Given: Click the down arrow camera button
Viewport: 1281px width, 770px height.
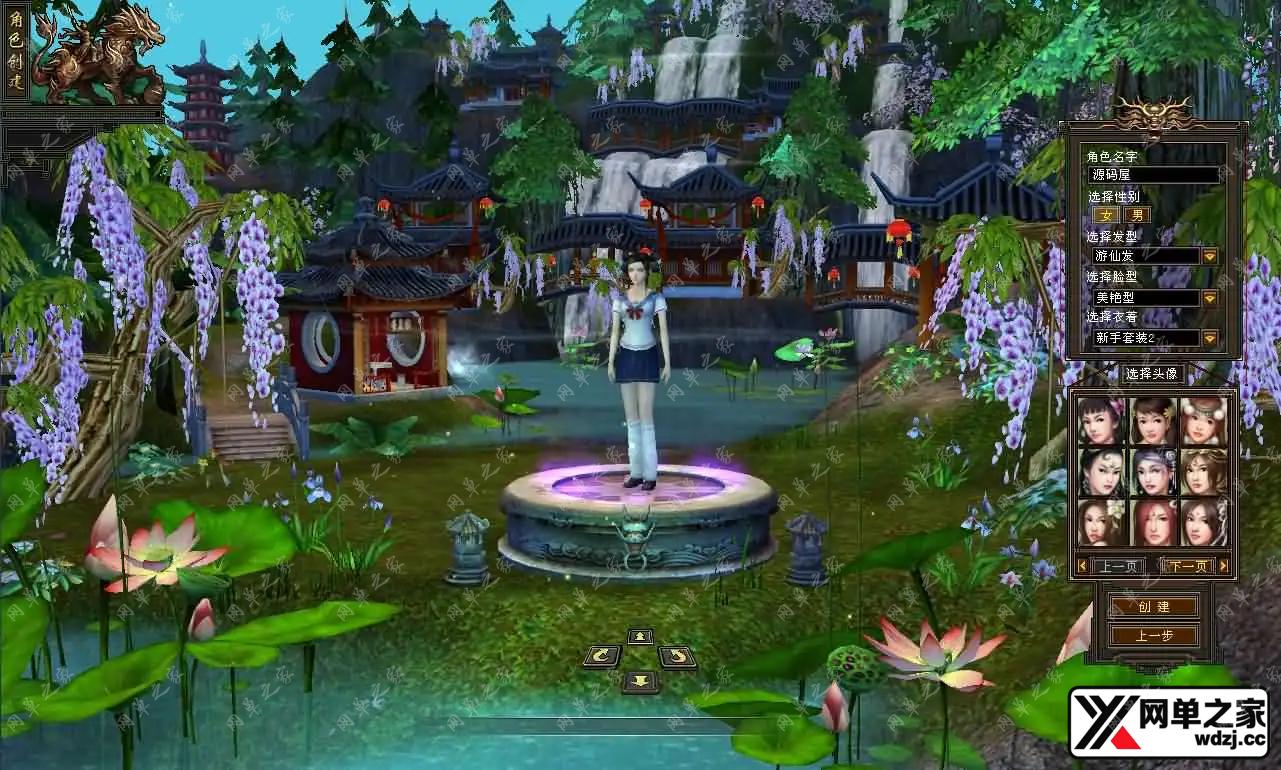Looking at the screenshot, I should coord(640,681).
